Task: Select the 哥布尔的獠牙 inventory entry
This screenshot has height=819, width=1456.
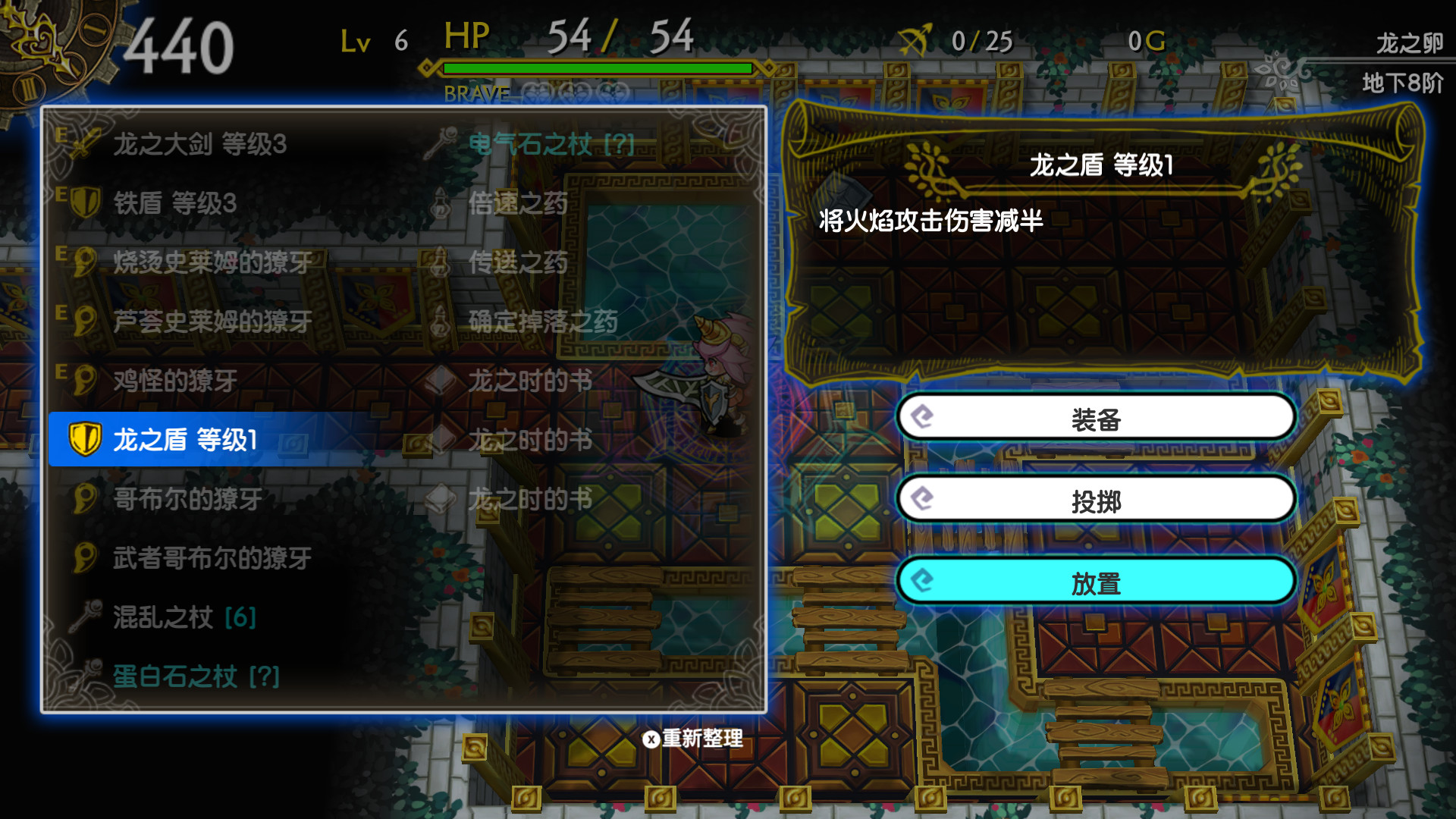Action: click(186, 499)
